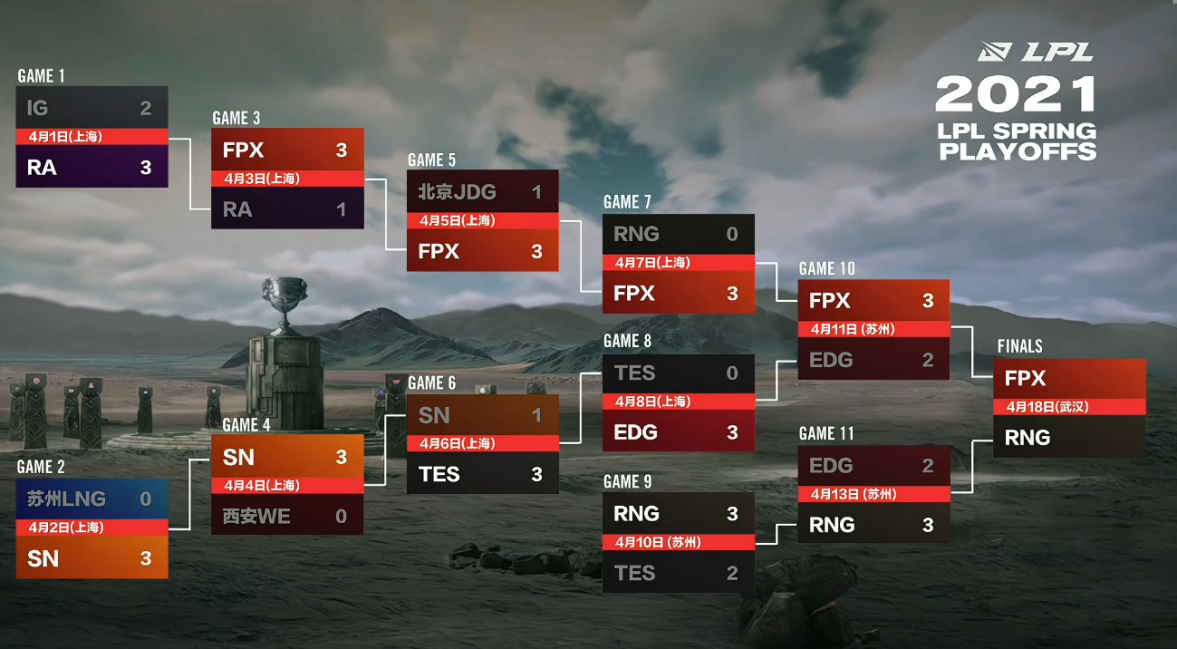The width and height of the screenshot is (1177, 649).
Task: Choose the SN row in Game 4
Action: 286,457
